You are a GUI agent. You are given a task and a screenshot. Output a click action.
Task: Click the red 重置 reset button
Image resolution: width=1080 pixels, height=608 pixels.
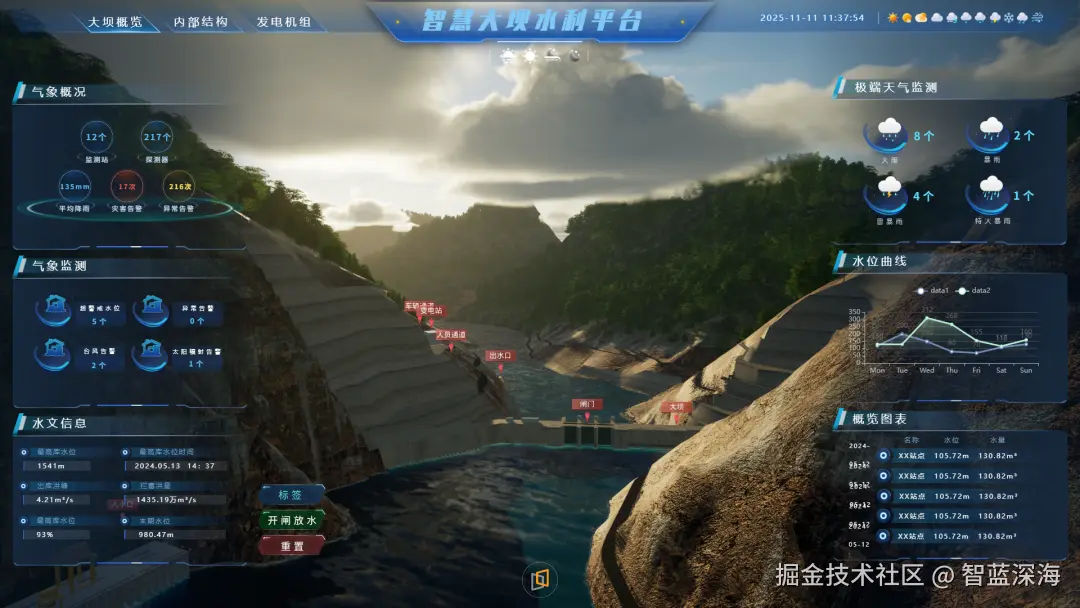click(x=291, y=546)
